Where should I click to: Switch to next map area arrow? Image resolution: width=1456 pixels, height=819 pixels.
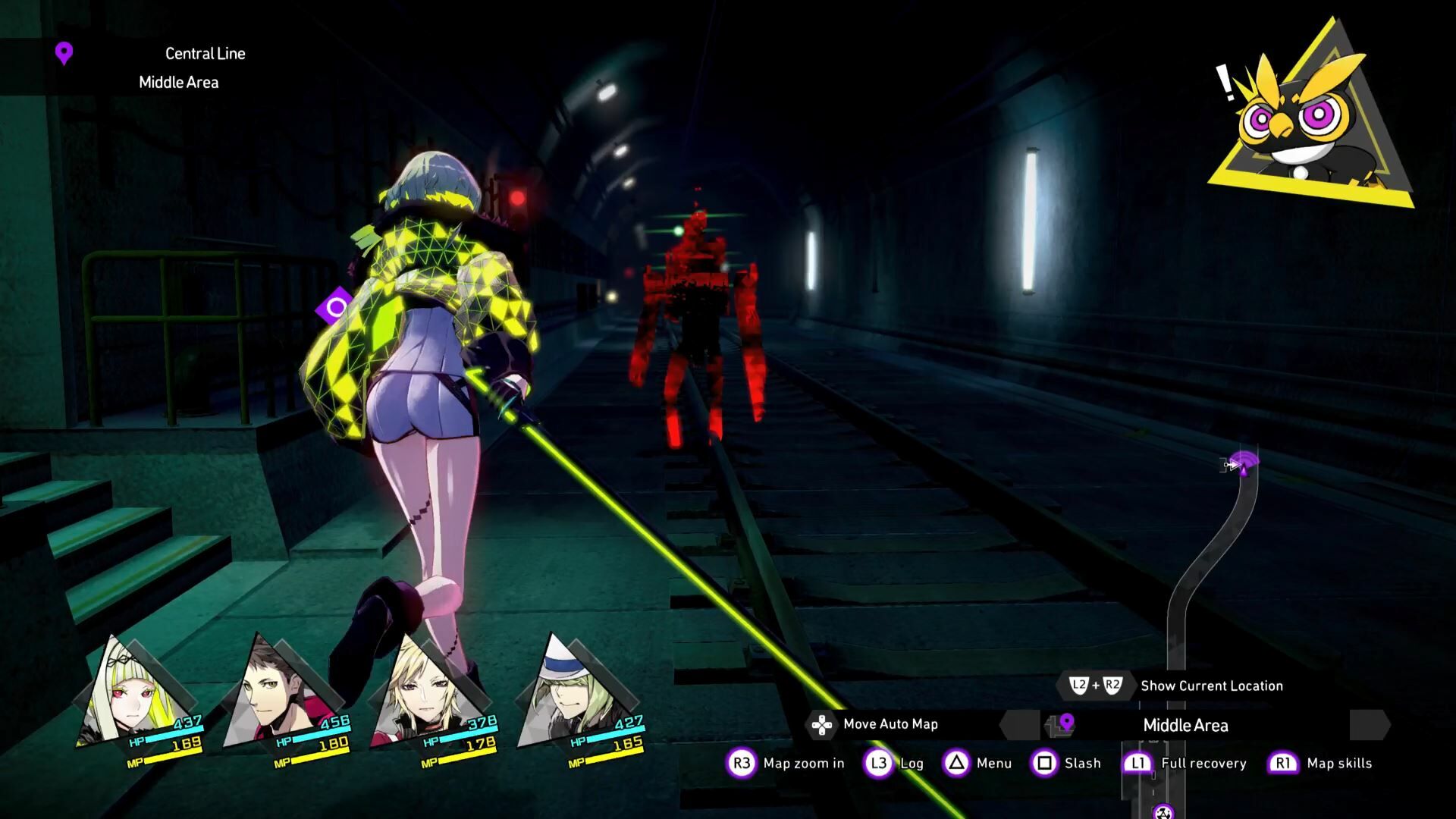1370,725
